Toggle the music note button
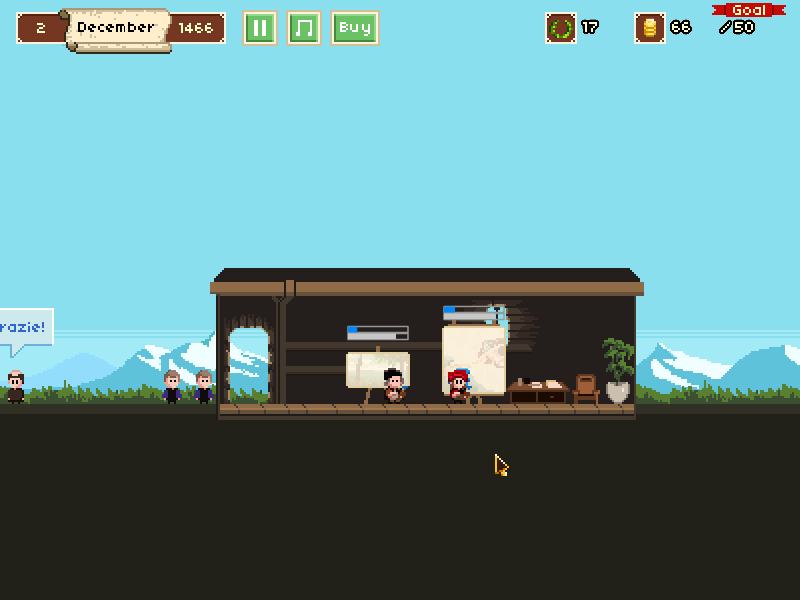The height and width of the screenshot is (600, 800). click(304, 28)
